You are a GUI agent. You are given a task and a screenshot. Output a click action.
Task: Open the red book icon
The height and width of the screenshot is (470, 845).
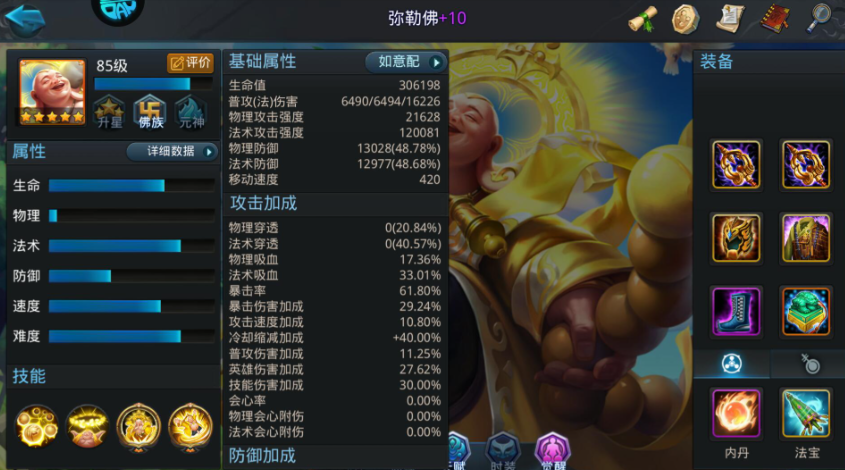[774, 18]
